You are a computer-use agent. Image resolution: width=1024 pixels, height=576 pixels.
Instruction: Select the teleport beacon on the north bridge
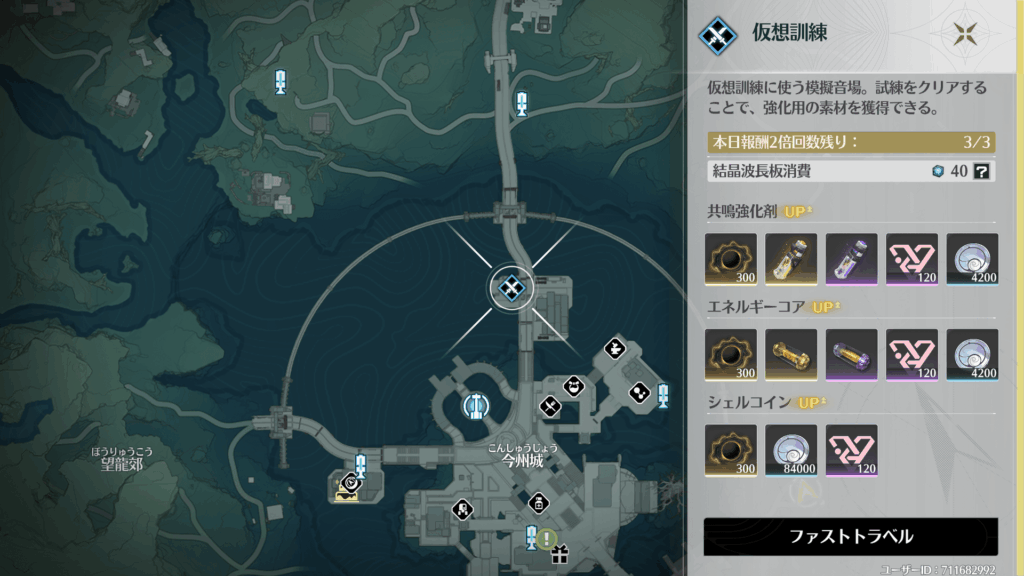click(x=521, y=102)
